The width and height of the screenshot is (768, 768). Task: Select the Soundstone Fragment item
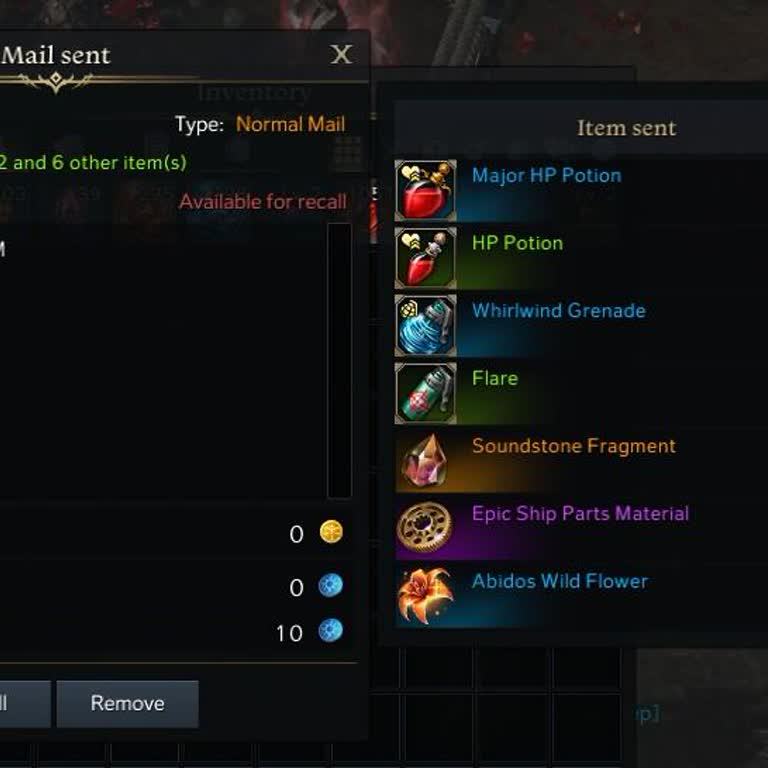click(573, 446)
